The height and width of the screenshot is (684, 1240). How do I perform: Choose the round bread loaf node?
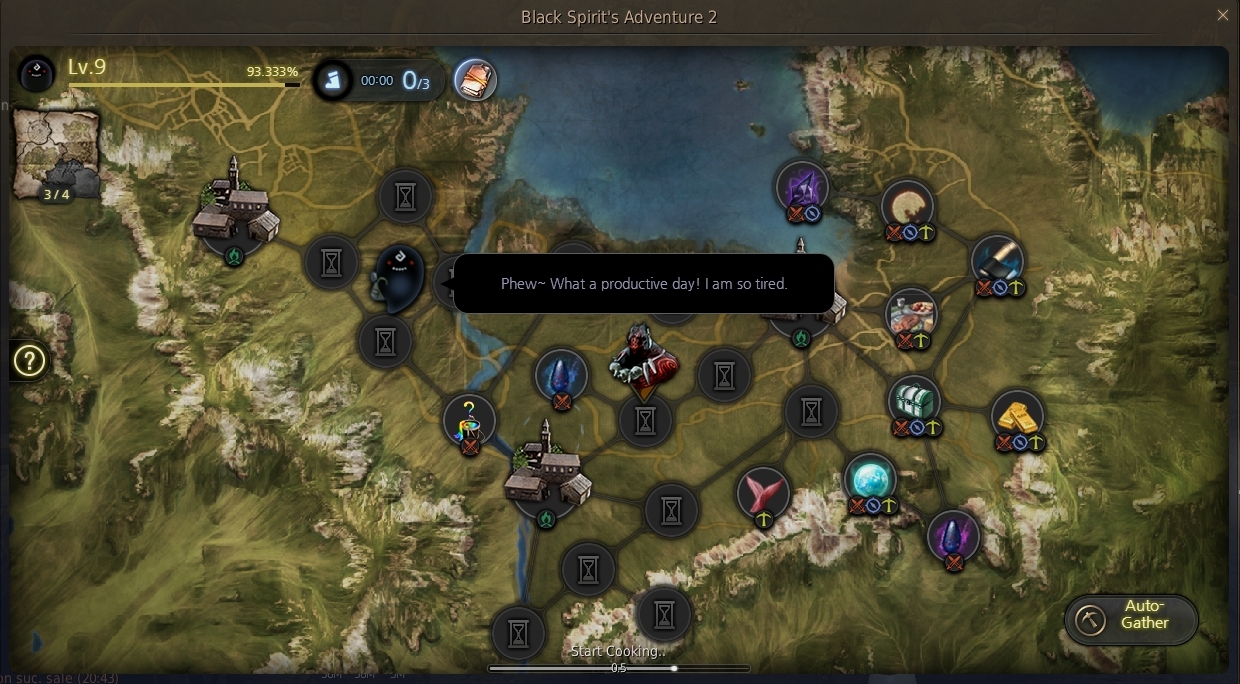(x=907, y=205)
